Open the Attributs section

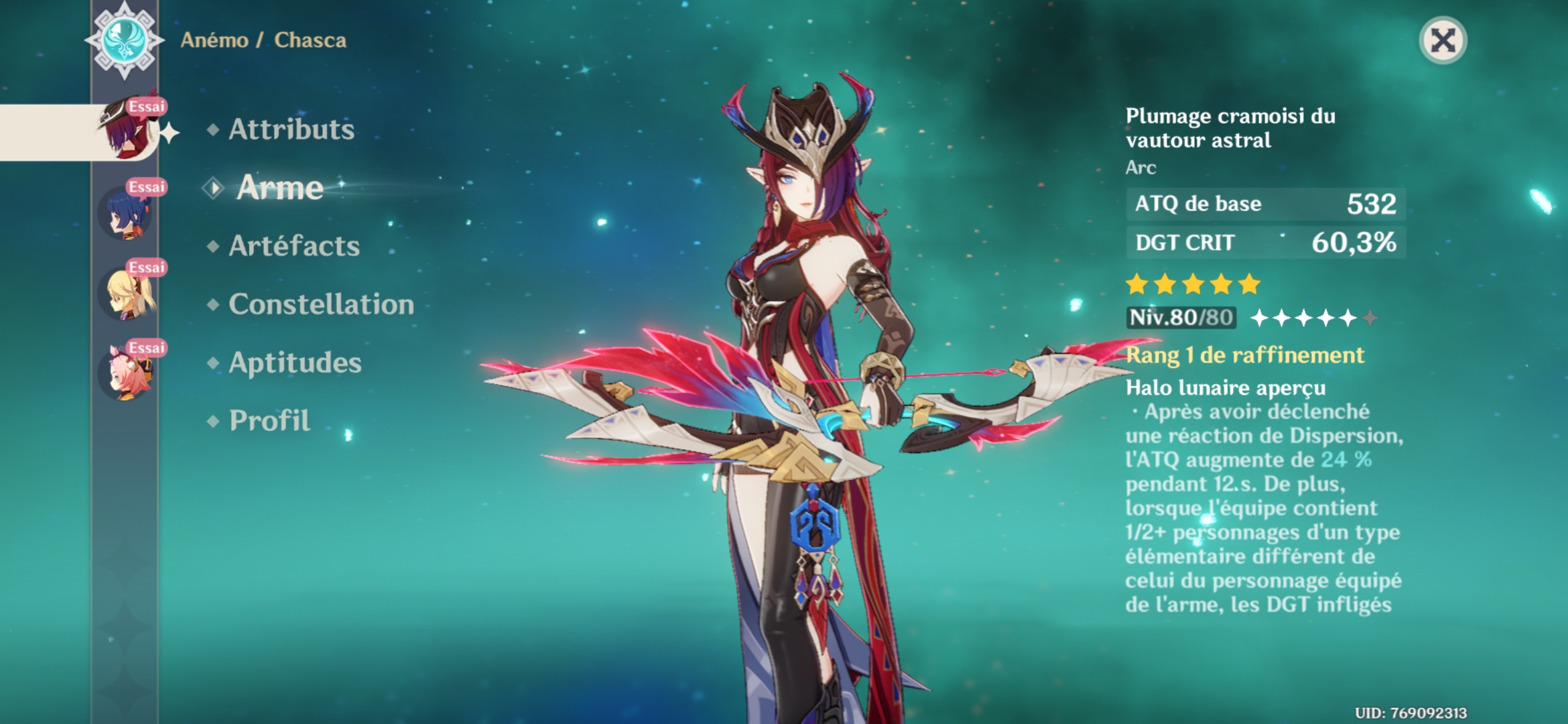[x=291, y=129]
